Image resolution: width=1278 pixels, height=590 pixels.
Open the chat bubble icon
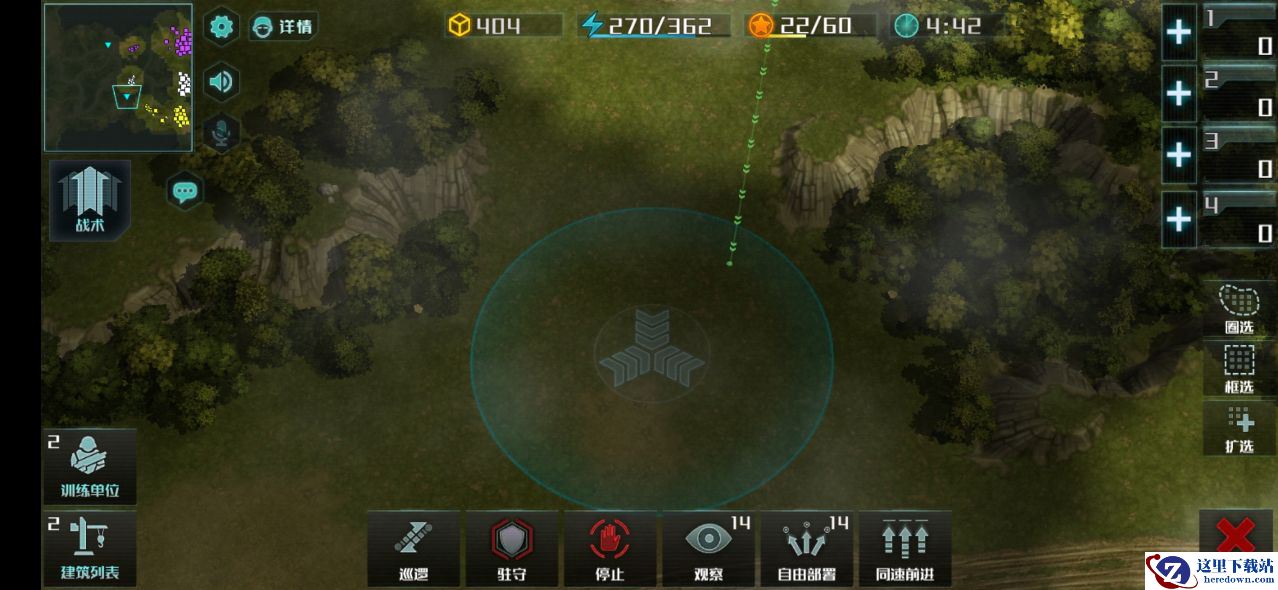[185, 190]
